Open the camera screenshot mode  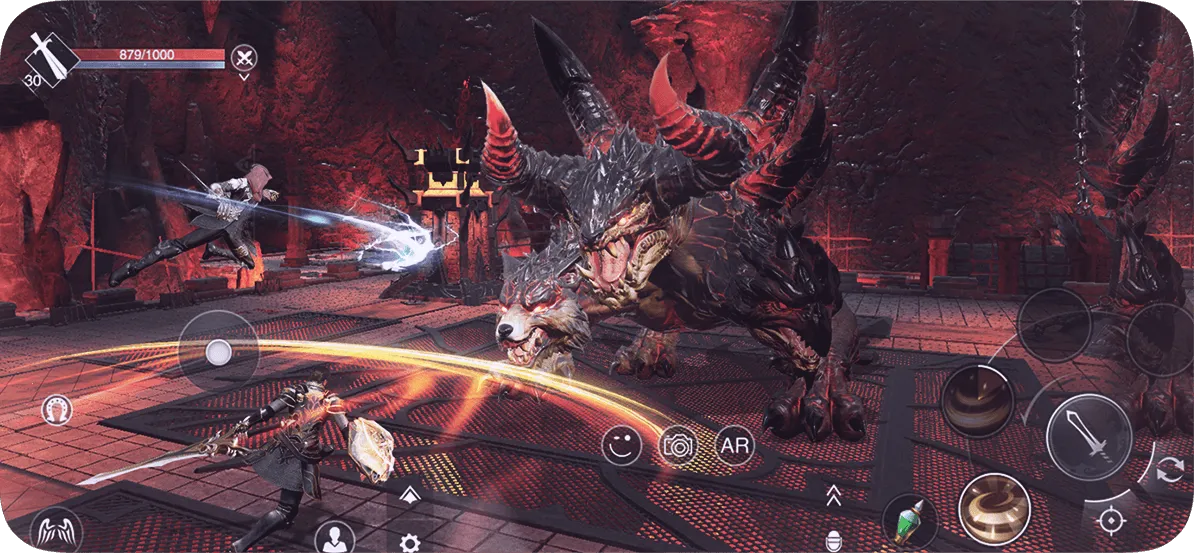(679, 446)
